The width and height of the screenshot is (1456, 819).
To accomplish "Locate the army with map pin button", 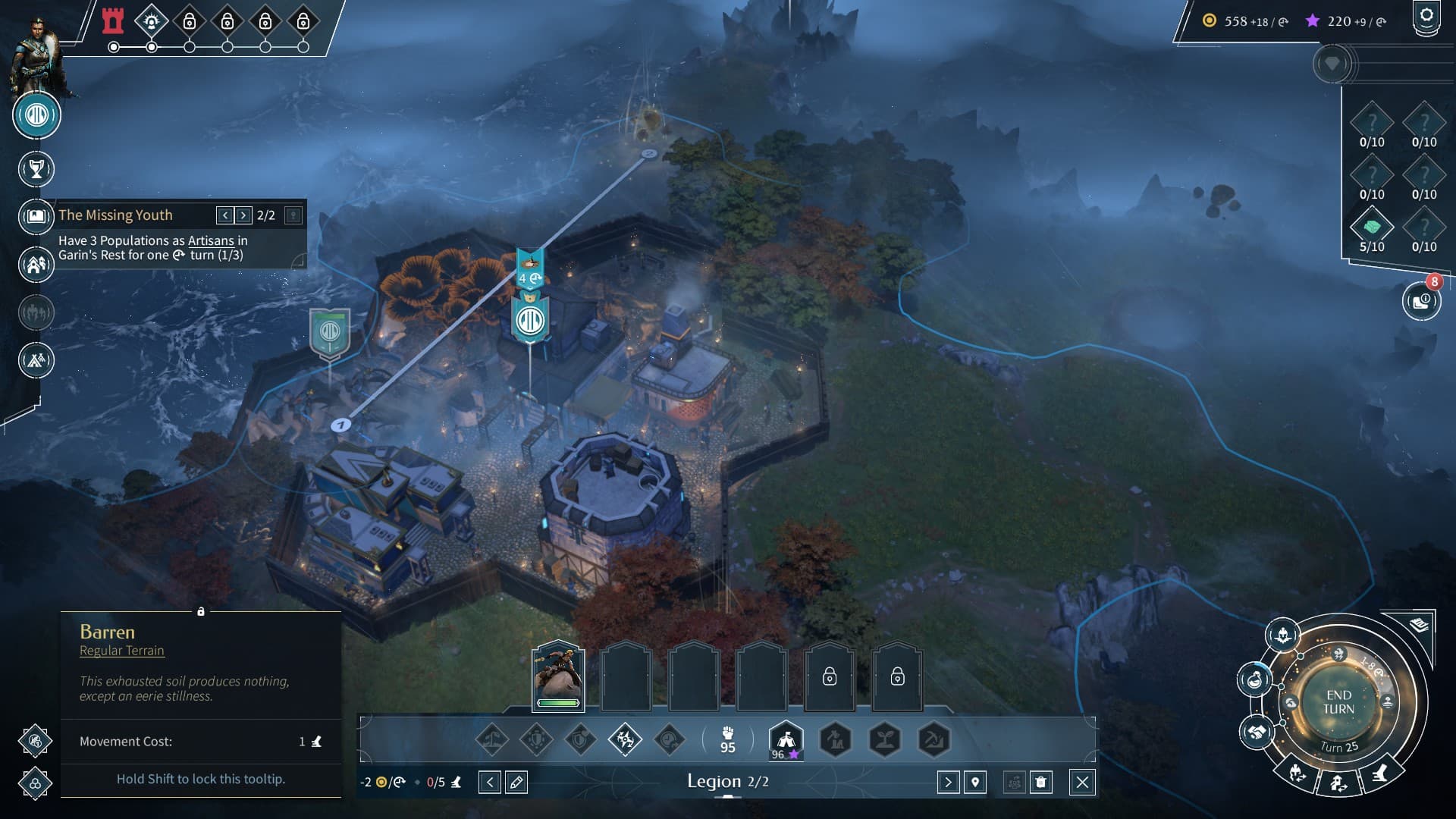I will (975, 782).
